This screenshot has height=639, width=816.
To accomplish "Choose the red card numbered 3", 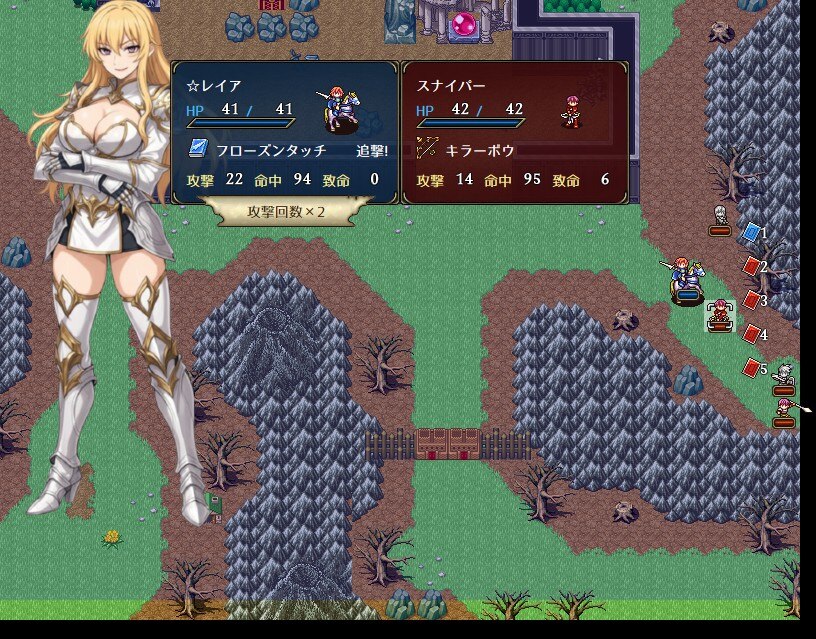I will coord(752,300).
